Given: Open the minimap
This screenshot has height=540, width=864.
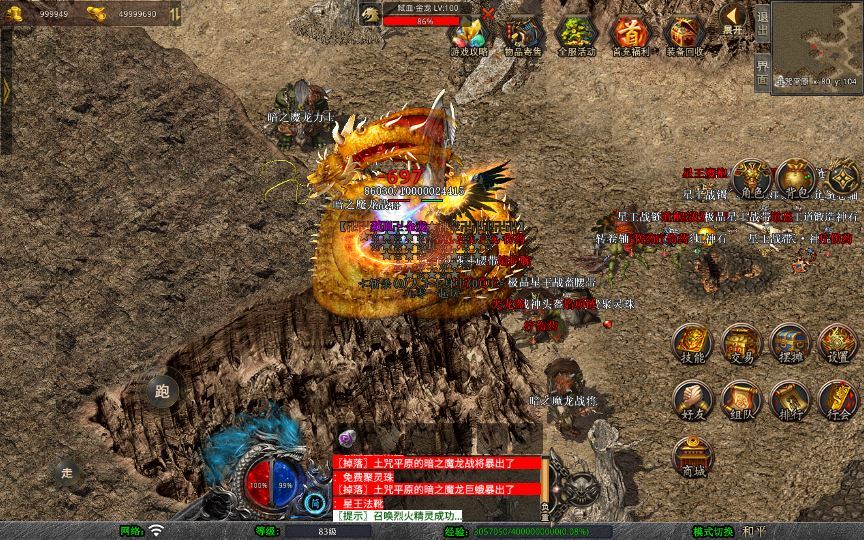Looking at the screenshot, I should (x=817, y=40).
